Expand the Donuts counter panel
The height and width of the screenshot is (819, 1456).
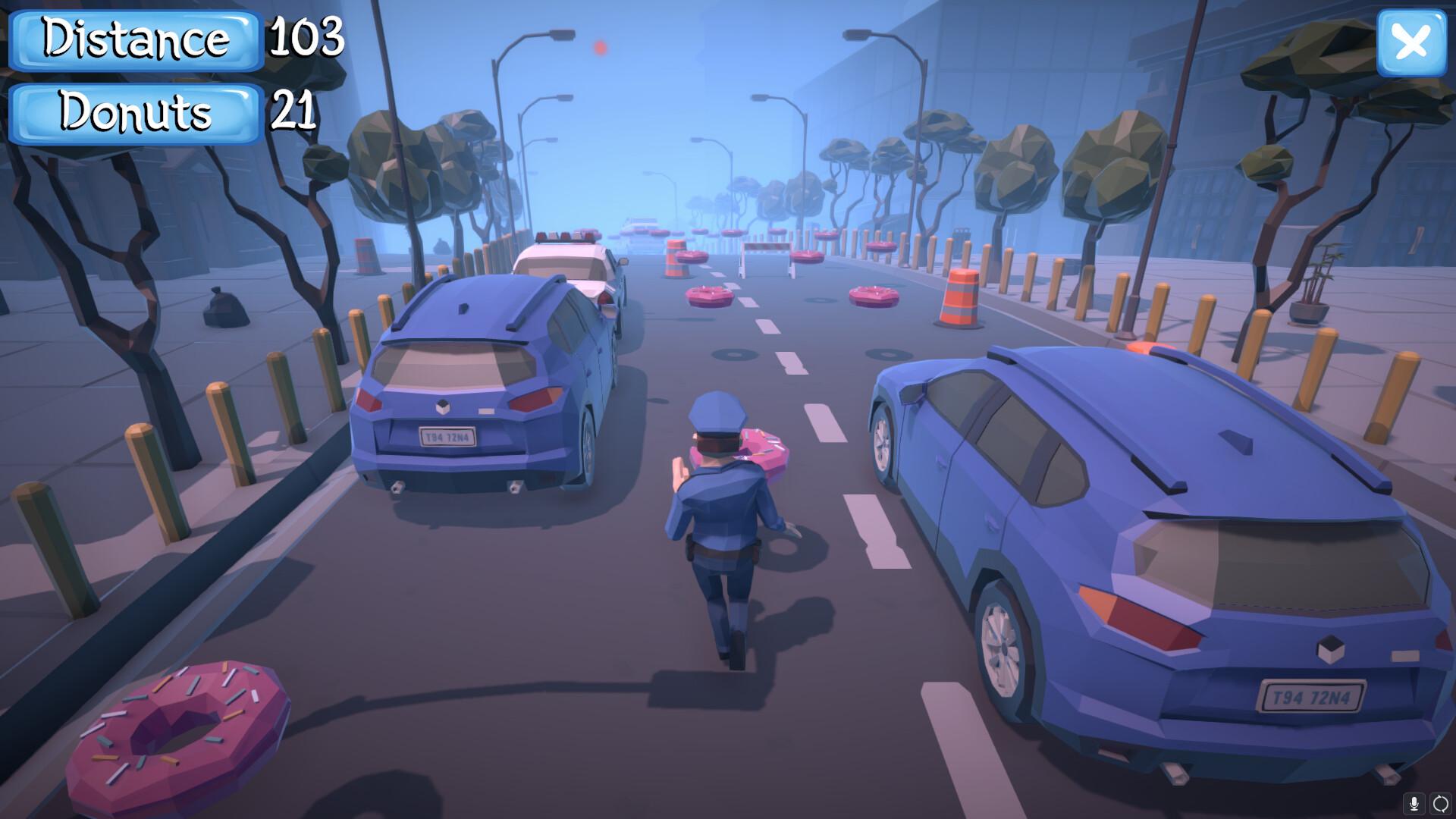(x=135, y=113)
